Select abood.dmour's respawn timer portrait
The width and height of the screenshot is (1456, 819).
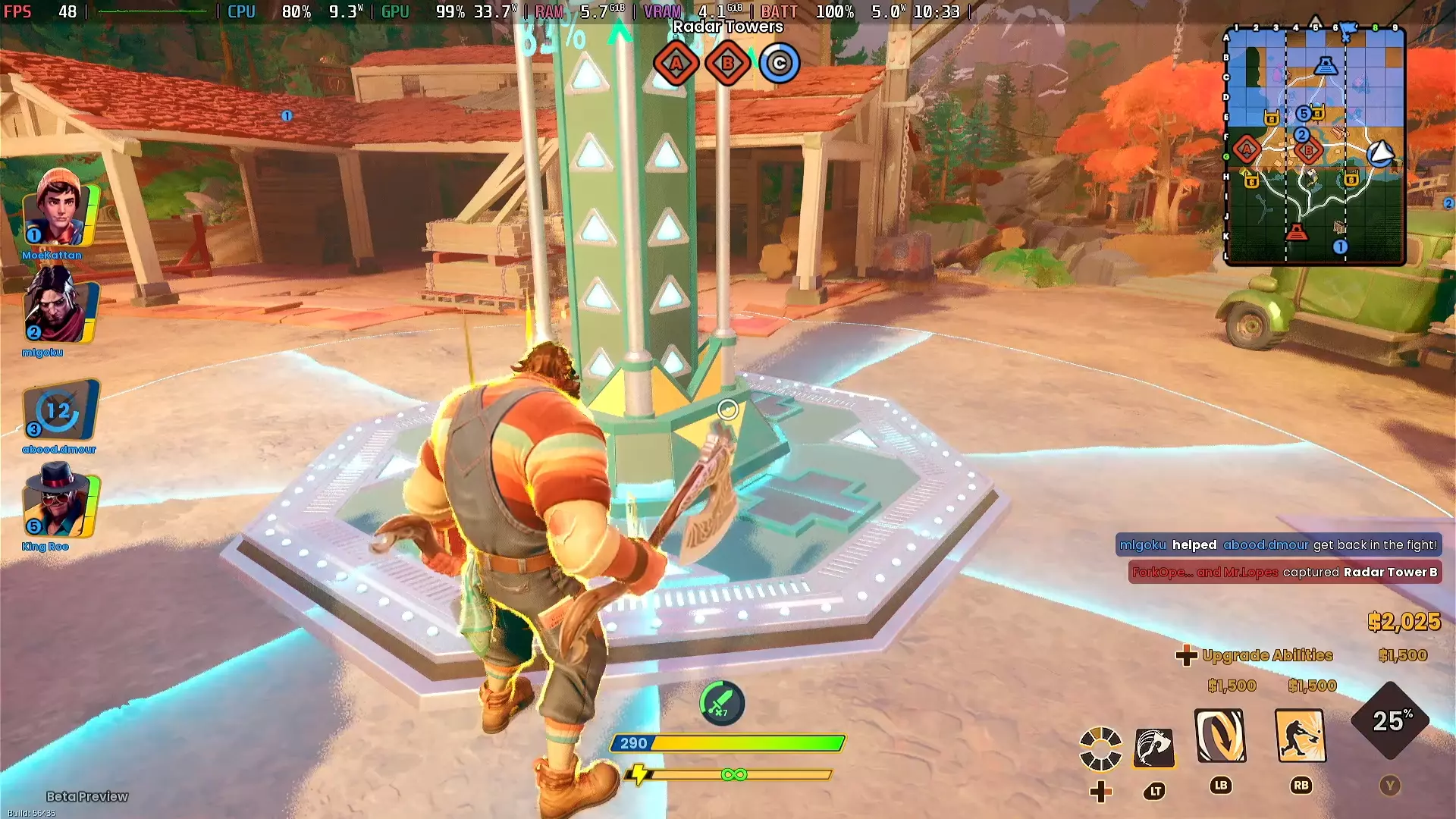coord(59,409)
